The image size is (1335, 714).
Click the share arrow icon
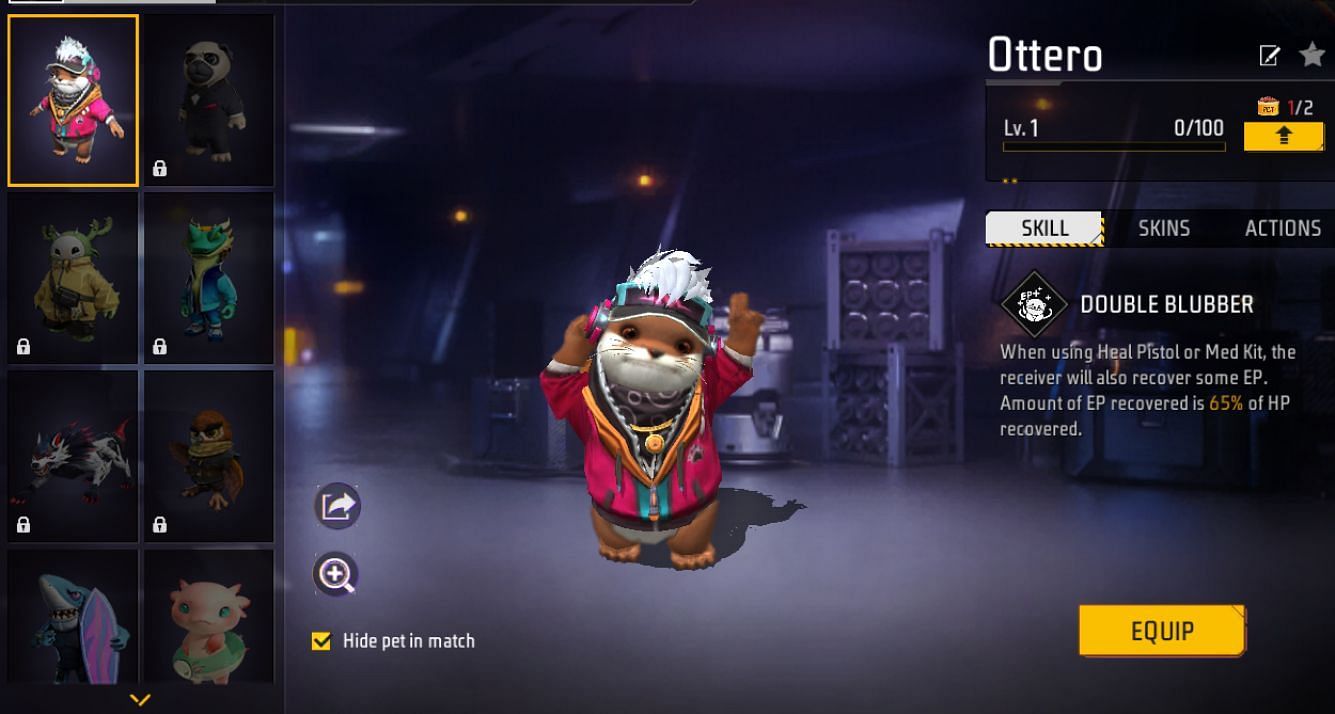coord(337,506)
